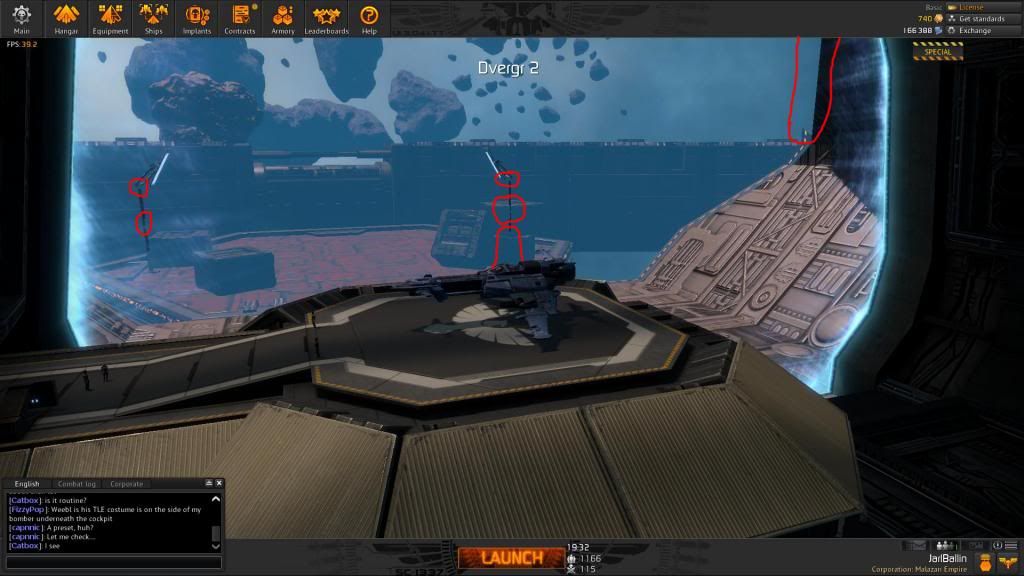The width and height of the screenshot is (1024, 576).
Task: Open the Armory
Action: pyautogui.click(x=283, y=18)
